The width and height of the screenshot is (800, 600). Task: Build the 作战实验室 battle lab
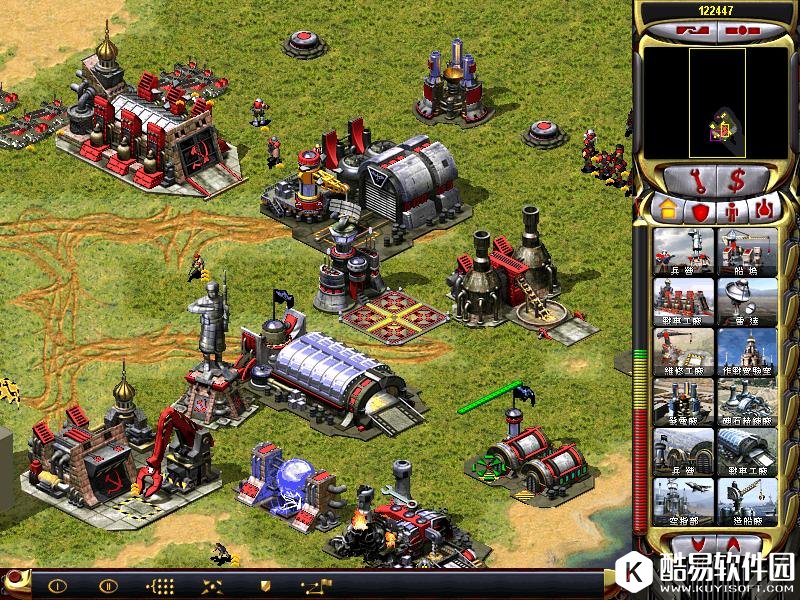pyautogui.click(x=747, y=352)
